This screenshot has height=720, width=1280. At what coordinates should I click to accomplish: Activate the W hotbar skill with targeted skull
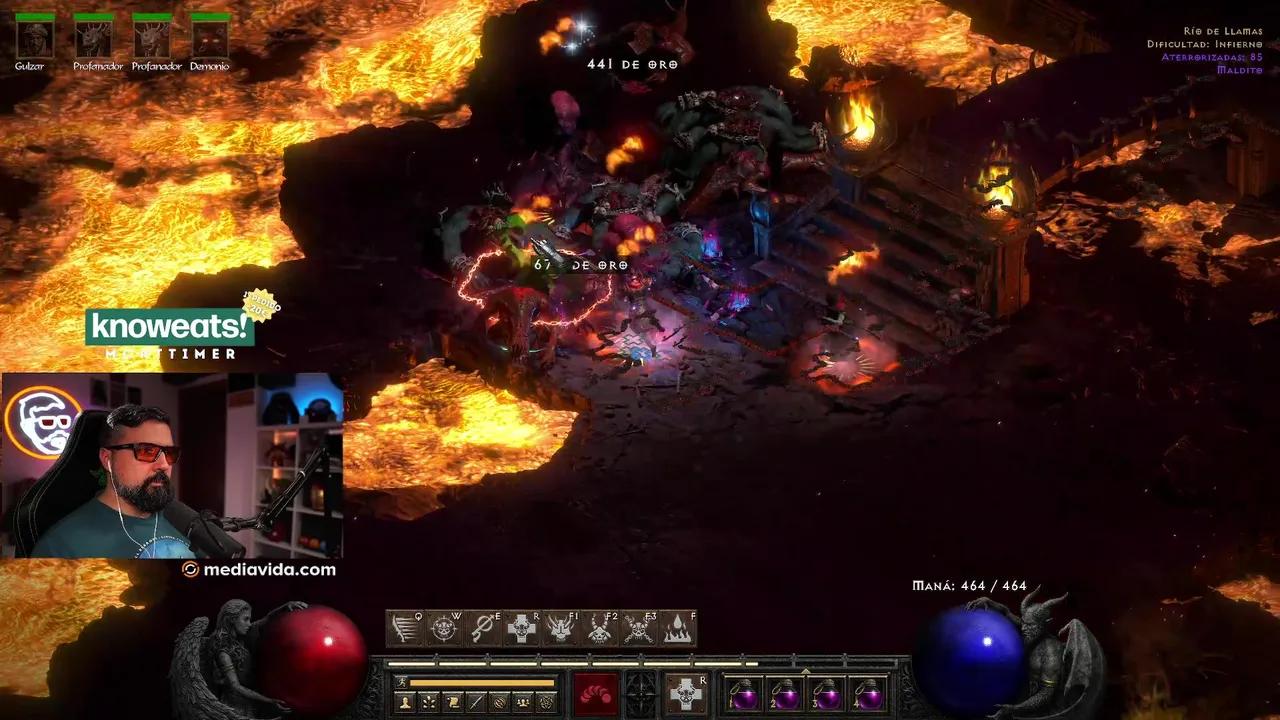(x=445, y=628)
